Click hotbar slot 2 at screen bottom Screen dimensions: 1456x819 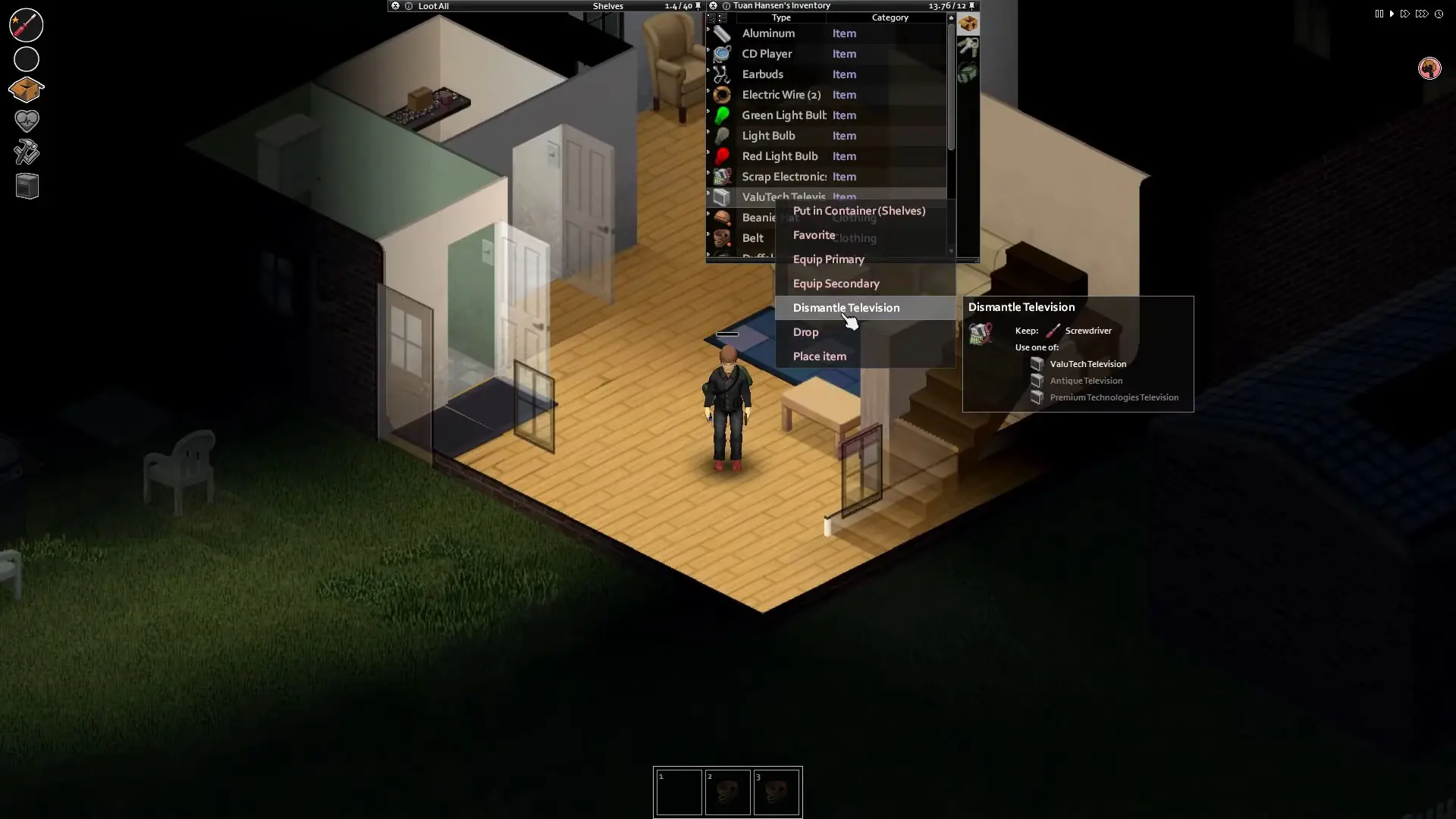pyautogui.click(x=727, y=792)
